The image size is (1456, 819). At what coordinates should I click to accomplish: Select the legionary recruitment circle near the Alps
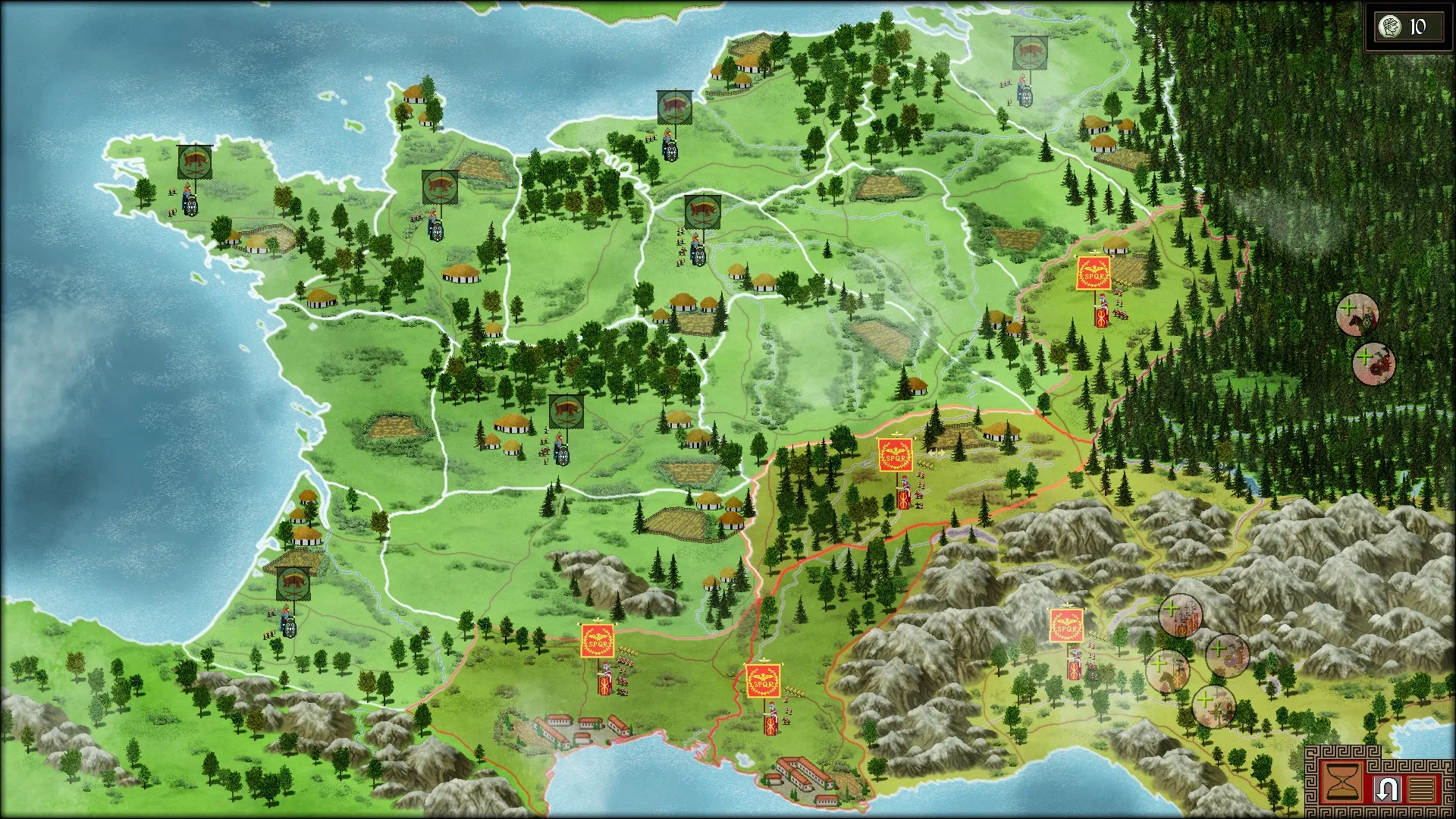pyautogui.click(x=1180, y=616)
